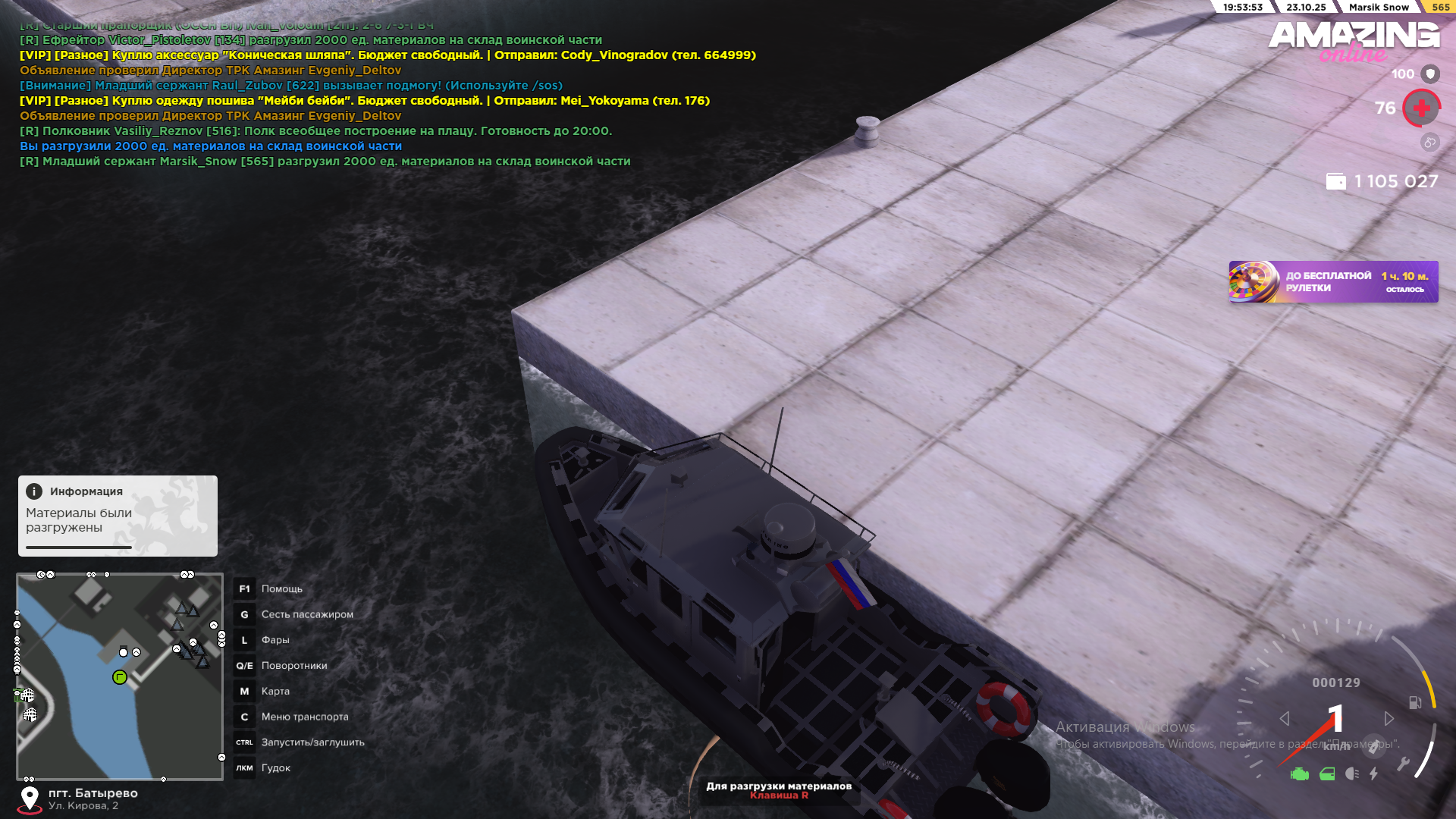The width and height of the screenshot is (1456, 819).
Task: Select the green player marker on minimap
Action: 120,677
